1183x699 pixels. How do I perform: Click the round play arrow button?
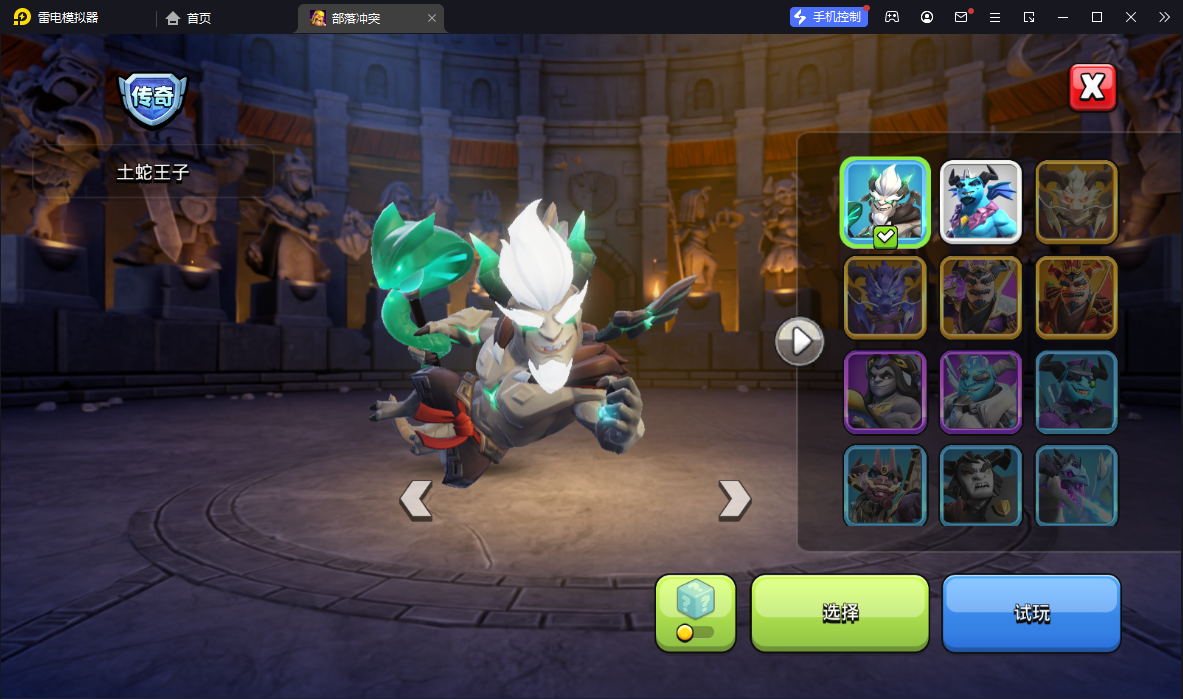pos(800,342)
